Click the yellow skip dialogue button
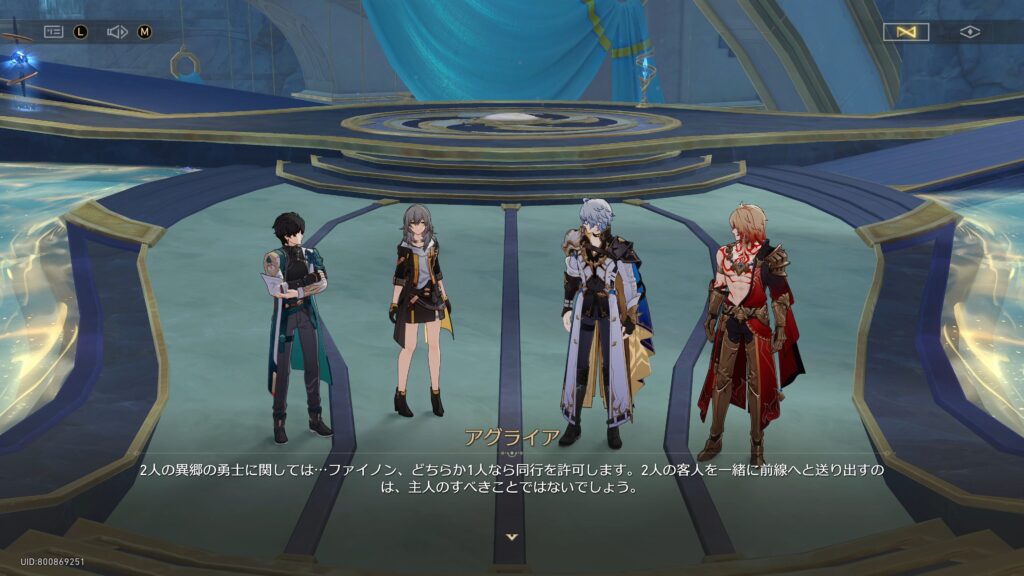 pyautogui.click(x=906, y=32)
